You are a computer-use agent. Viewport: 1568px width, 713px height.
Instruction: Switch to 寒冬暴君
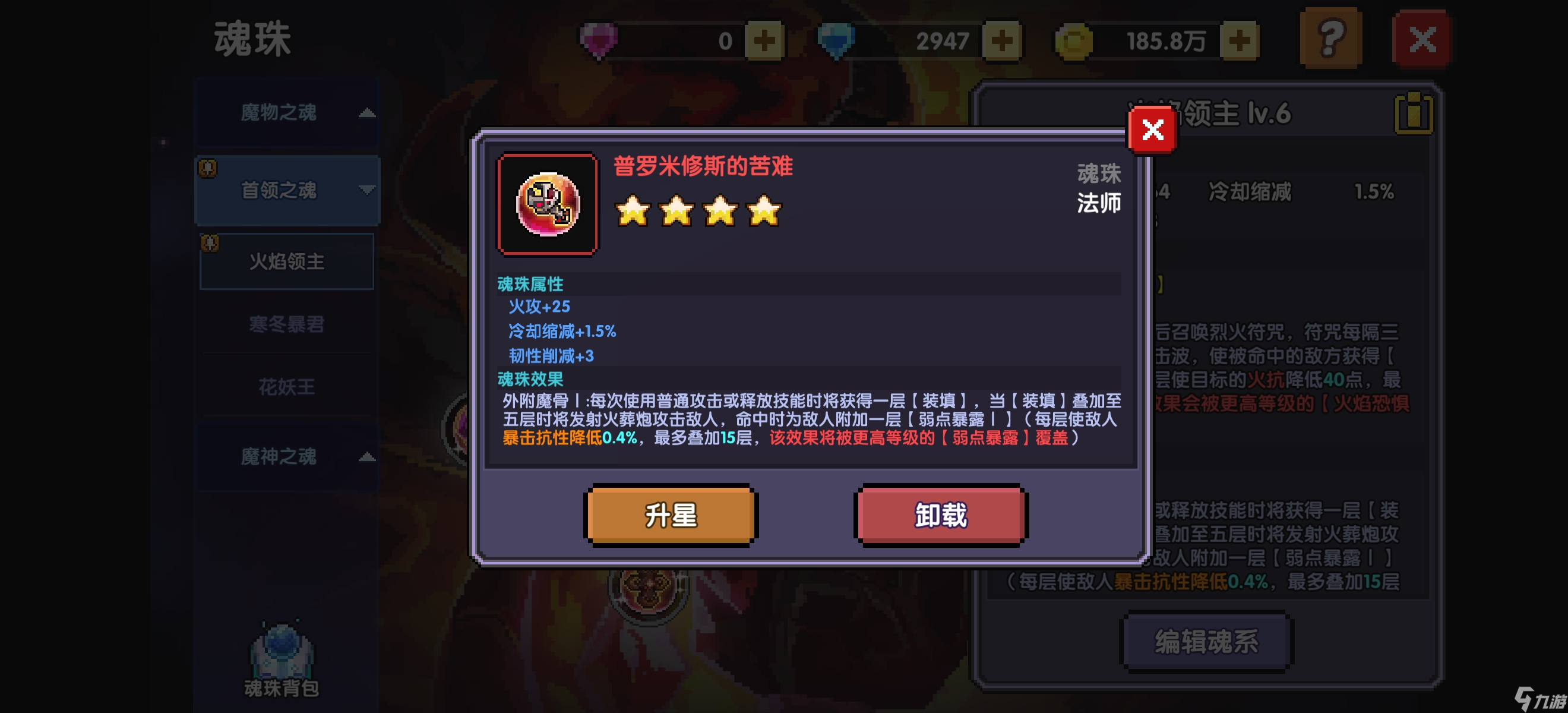286,324
